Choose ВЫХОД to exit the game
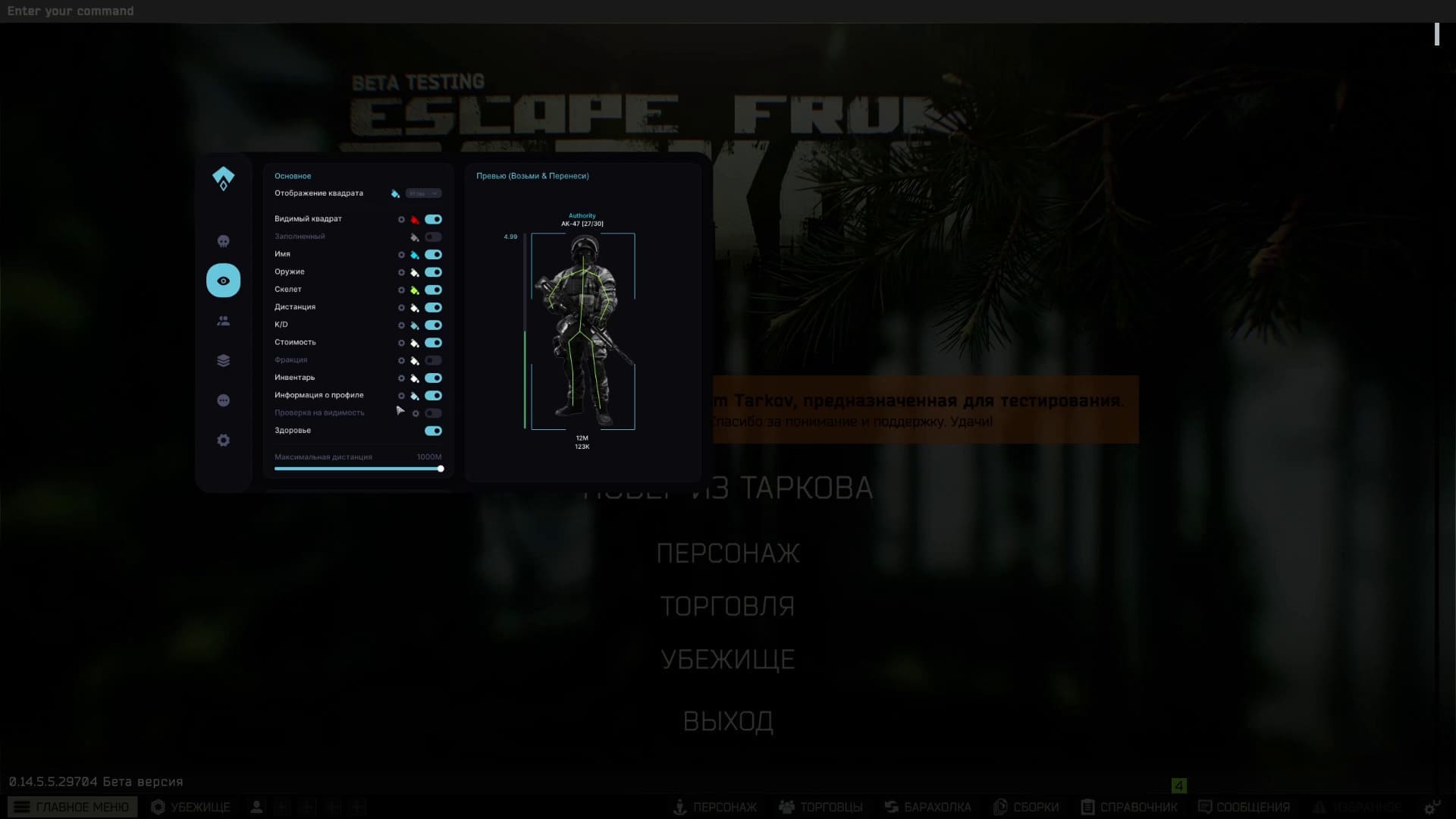 point(728,721)
